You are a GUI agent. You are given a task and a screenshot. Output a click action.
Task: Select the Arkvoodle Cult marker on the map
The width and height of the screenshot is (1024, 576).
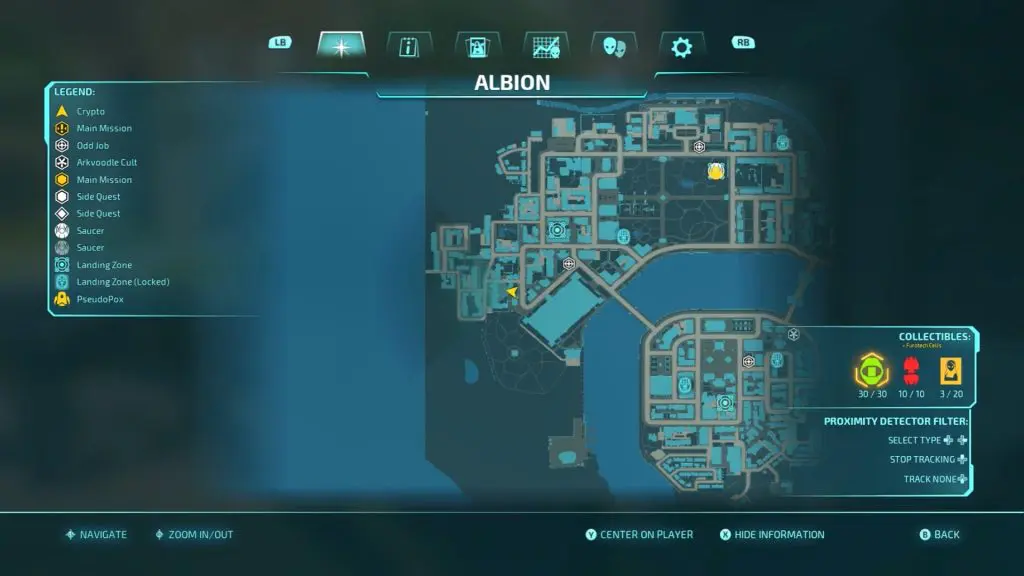(794, 334)
